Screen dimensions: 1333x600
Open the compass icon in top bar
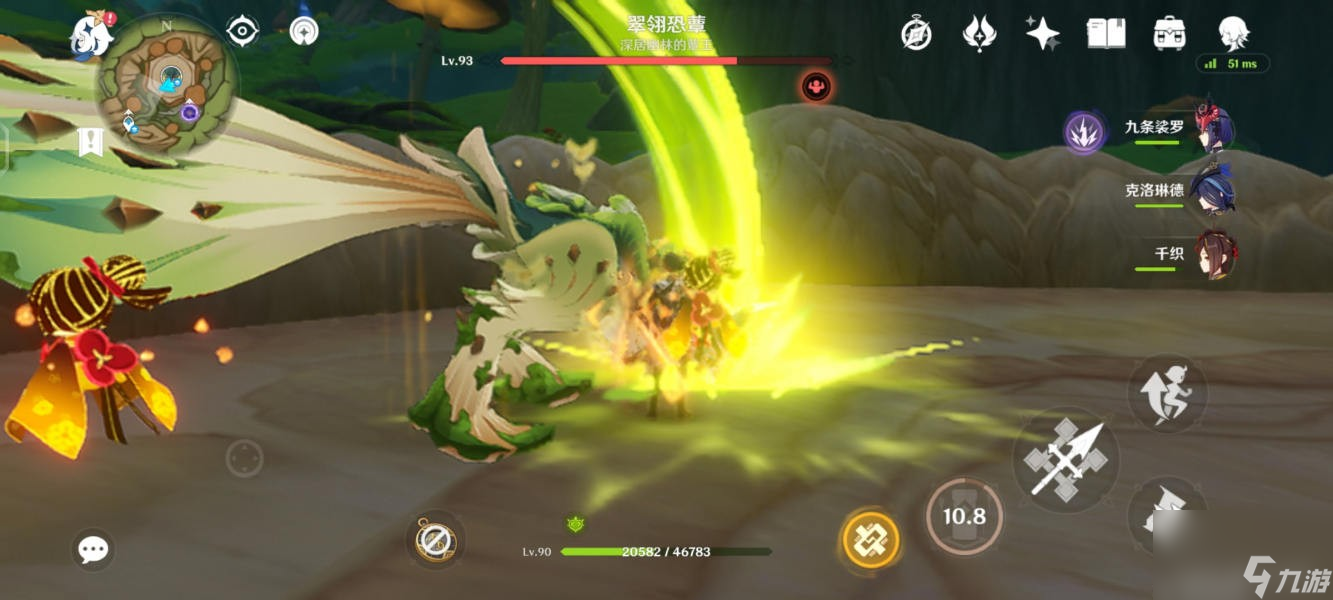[x=916, y=34]
